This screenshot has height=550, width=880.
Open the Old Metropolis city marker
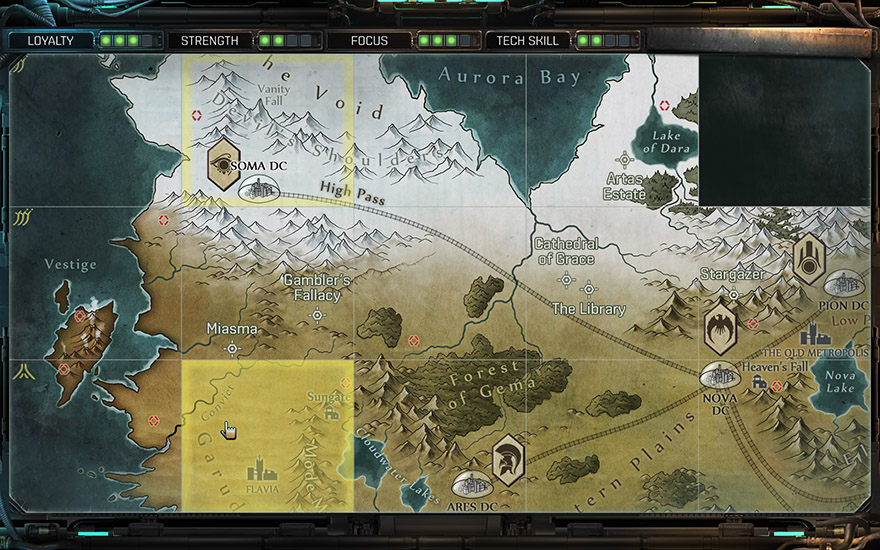pos(815,335)
